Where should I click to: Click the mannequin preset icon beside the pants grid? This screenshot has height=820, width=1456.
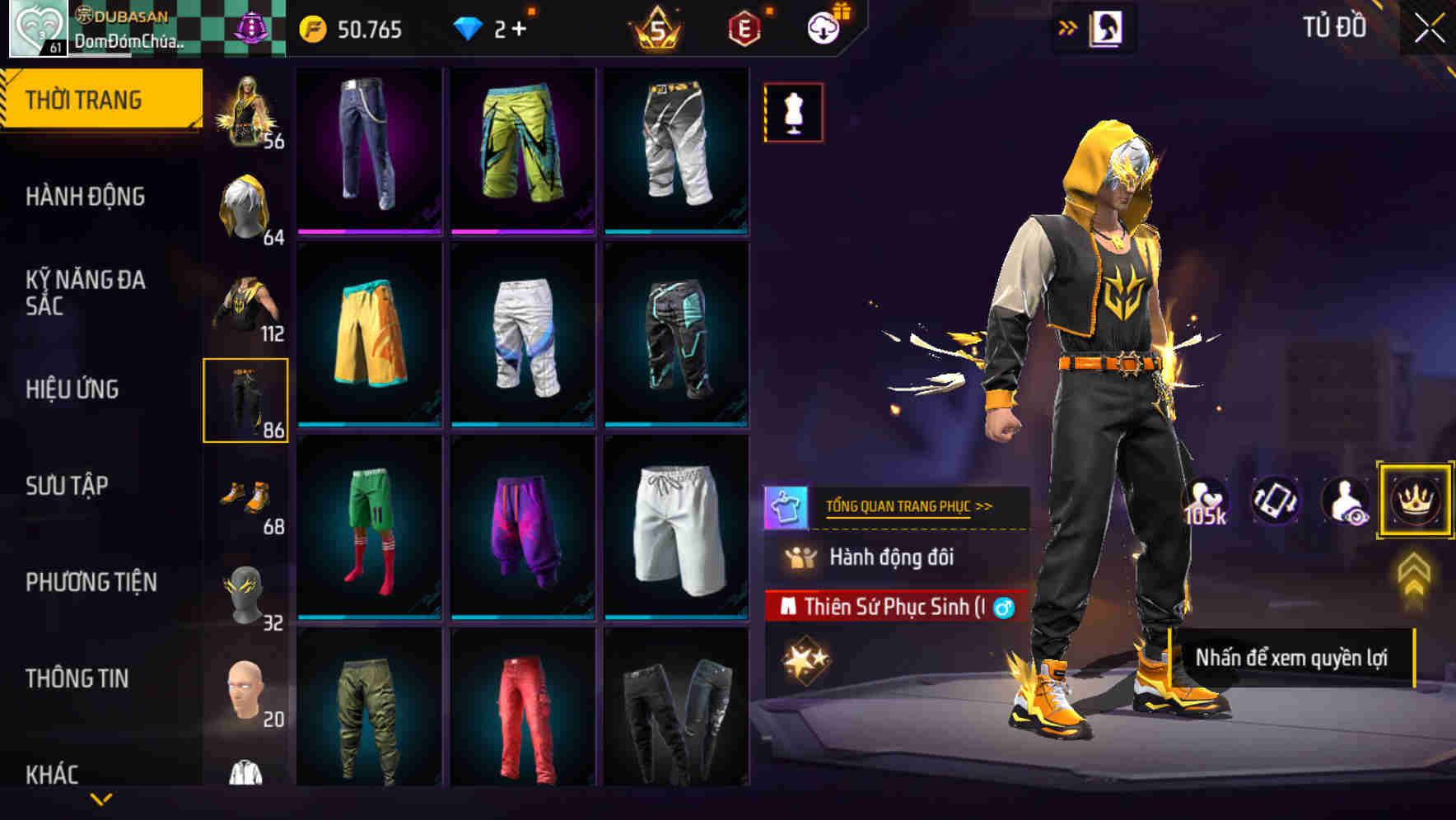793,112
